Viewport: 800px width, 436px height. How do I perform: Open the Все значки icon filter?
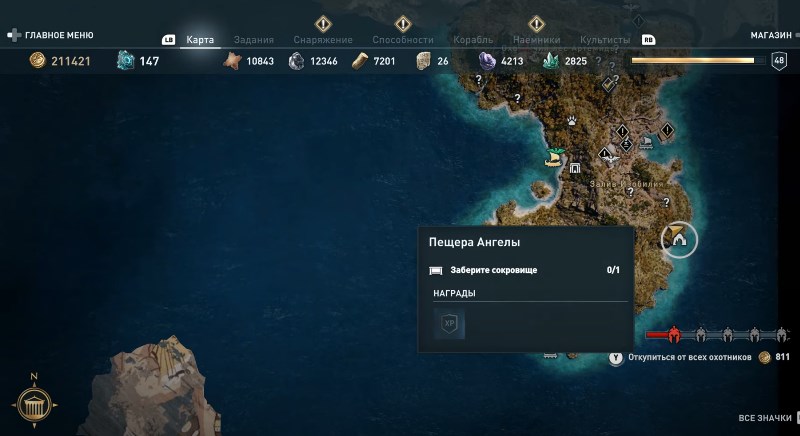[x=764, y=418]
